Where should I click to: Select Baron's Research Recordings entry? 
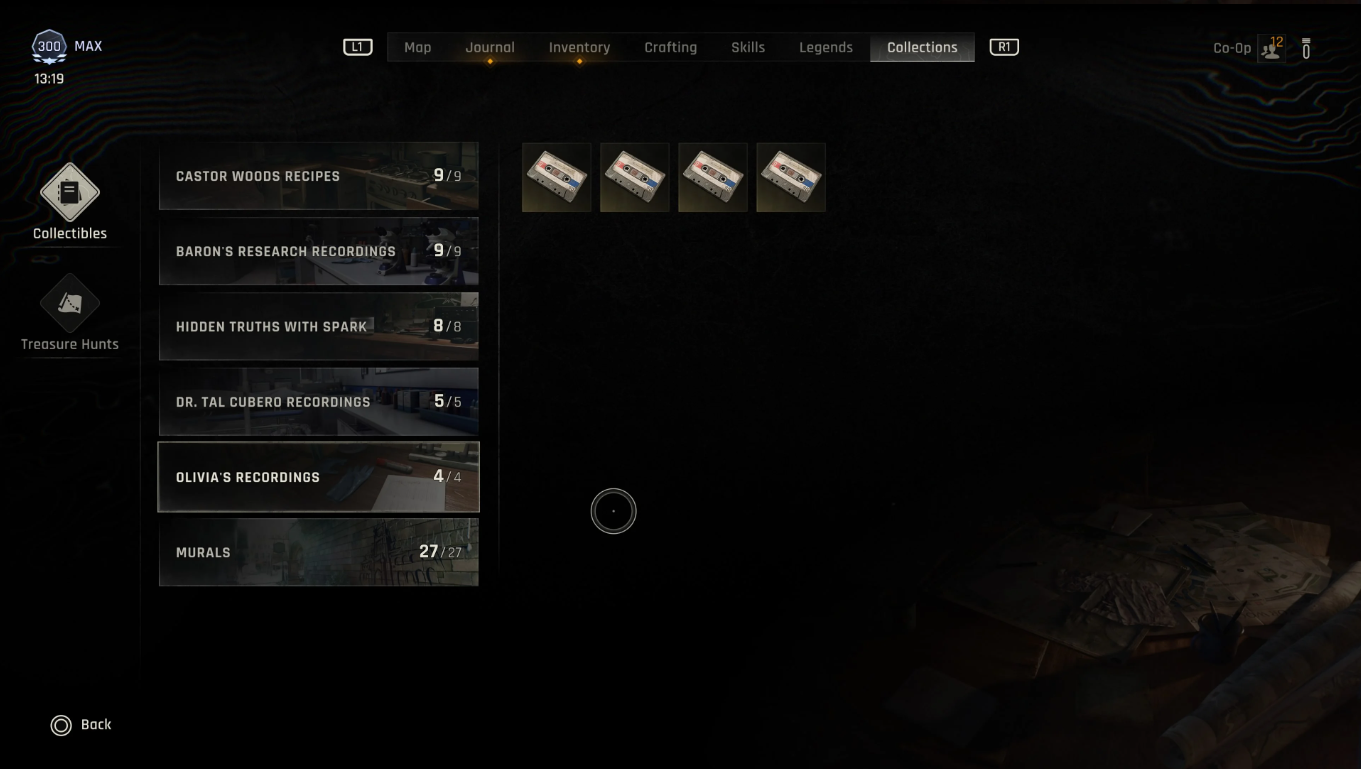coord(318,251)
